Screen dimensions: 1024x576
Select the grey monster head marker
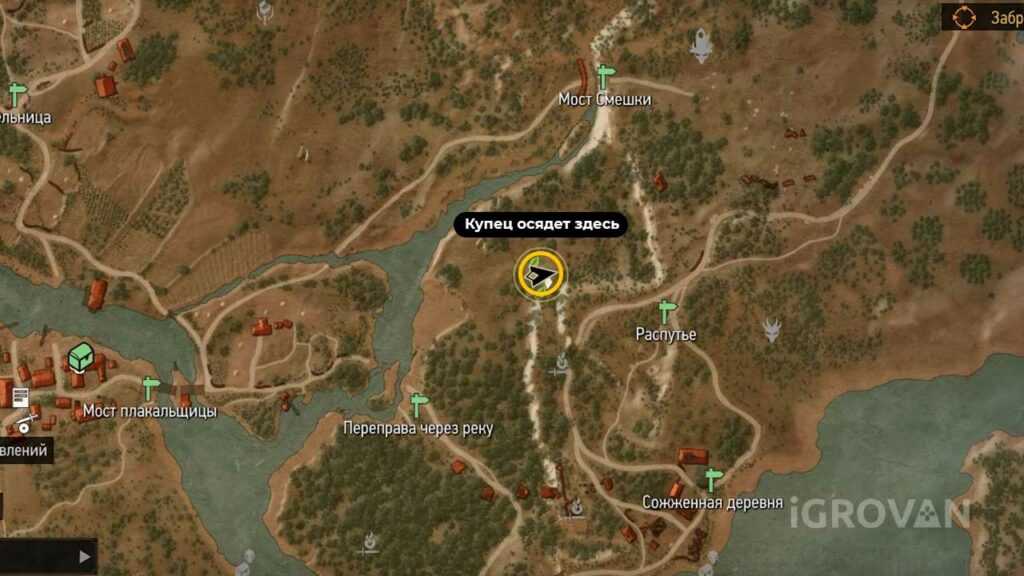pyautogui.click(x=771, y=329)
